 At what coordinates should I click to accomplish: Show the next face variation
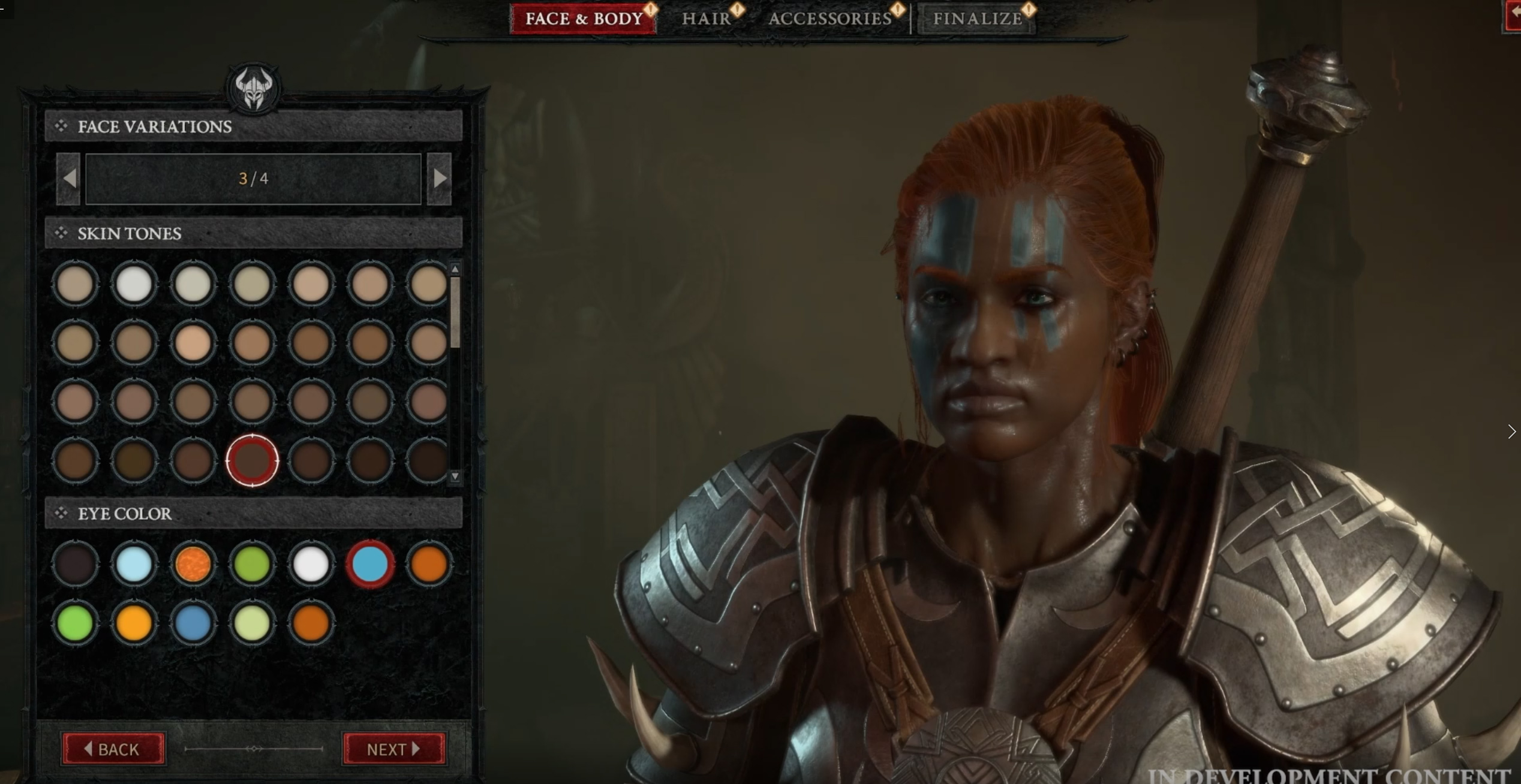440,179
